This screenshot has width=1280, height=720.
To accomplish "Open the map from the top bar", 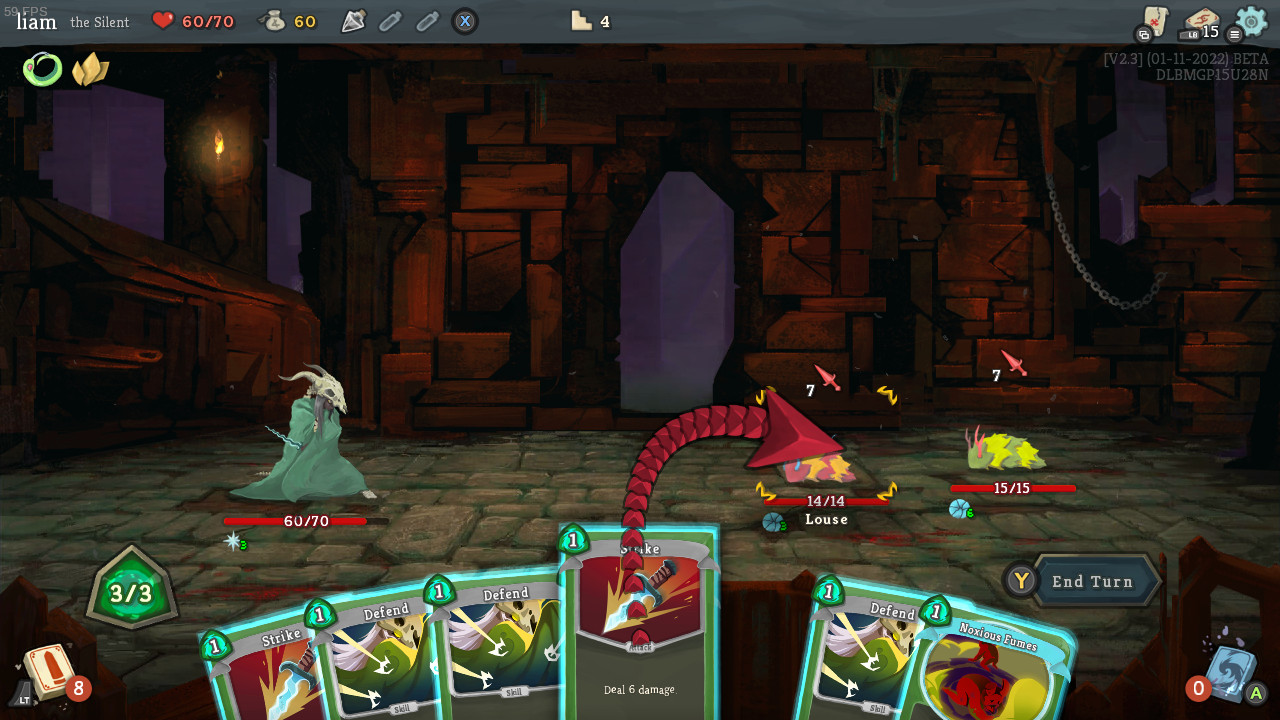I will point(1156,21).
